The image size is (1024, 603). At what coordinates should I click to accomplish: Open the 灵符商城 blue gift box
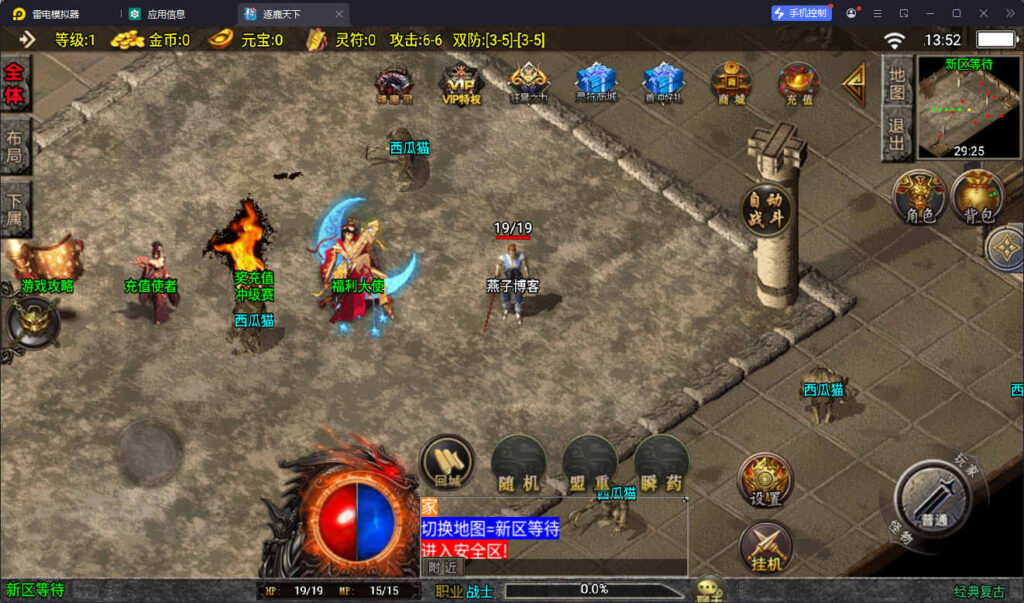coord(596,84)
